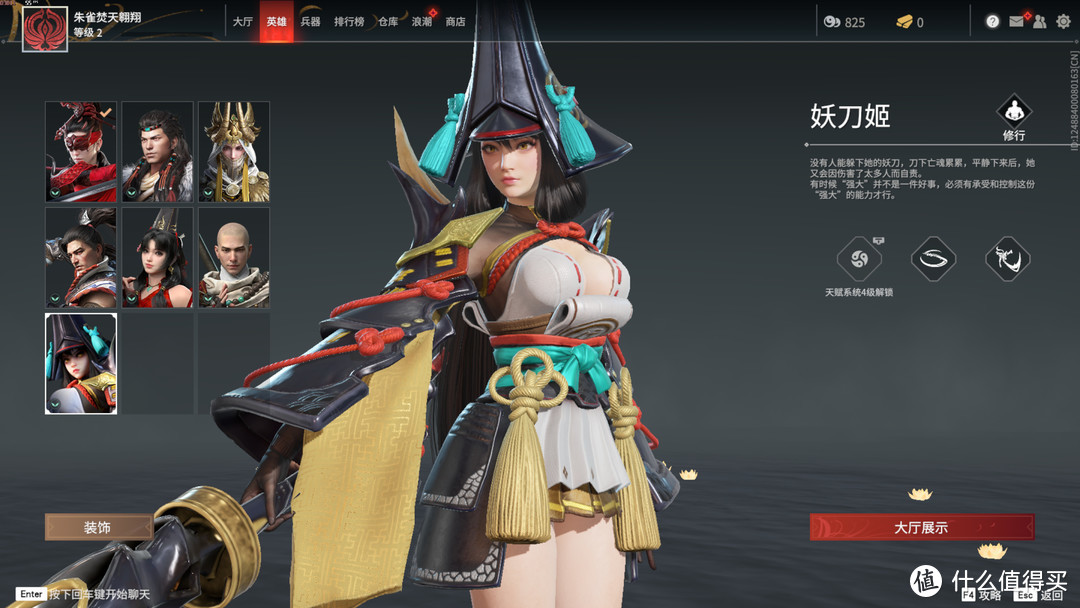Click the 装饰 cosmetics button
Screen dimensions: 1080x608
pyautogui.click(x=98, y=527)
